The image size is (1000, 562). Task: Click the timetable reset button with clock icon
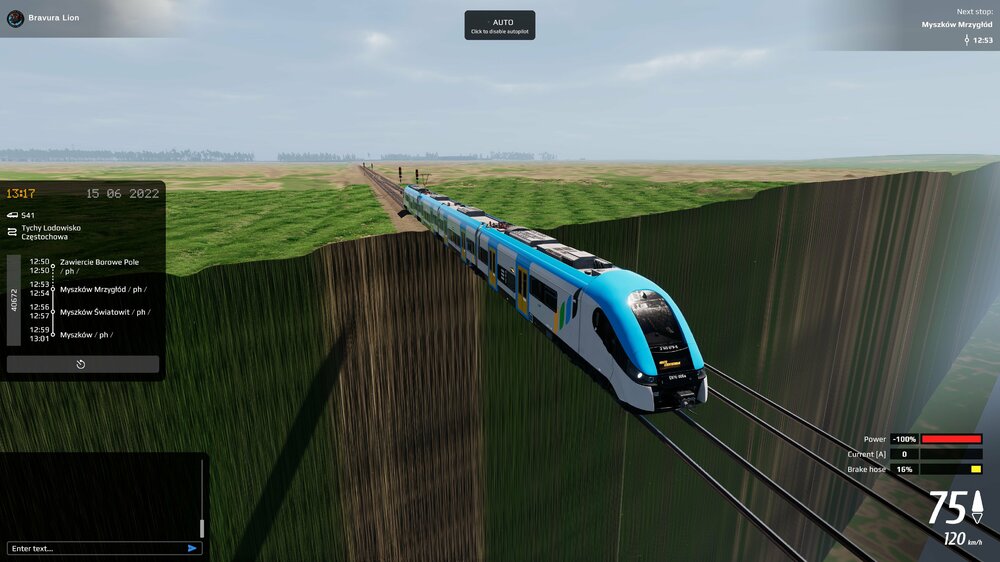(82, 364)
